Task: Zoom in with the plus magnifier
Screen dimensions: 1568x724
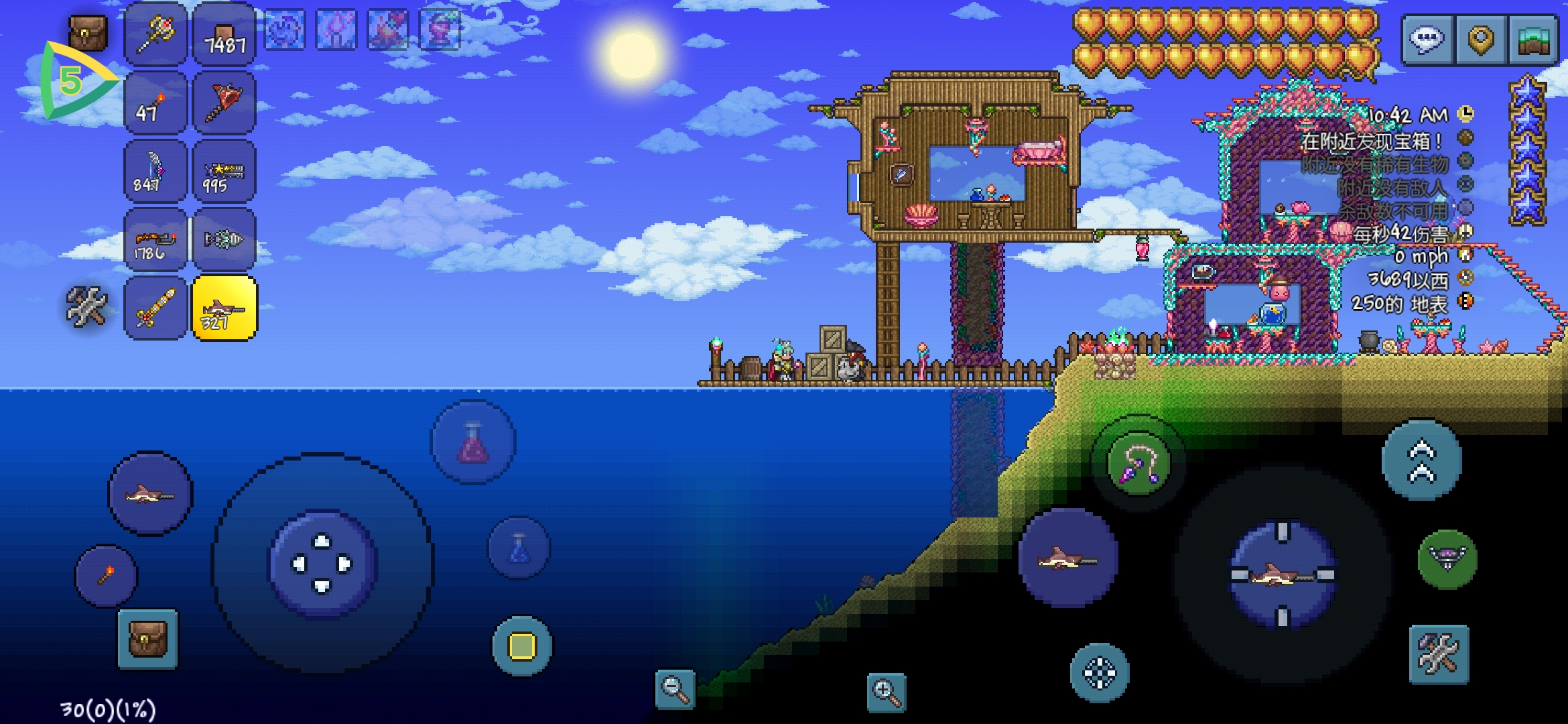Action: [x=886, y=692]
